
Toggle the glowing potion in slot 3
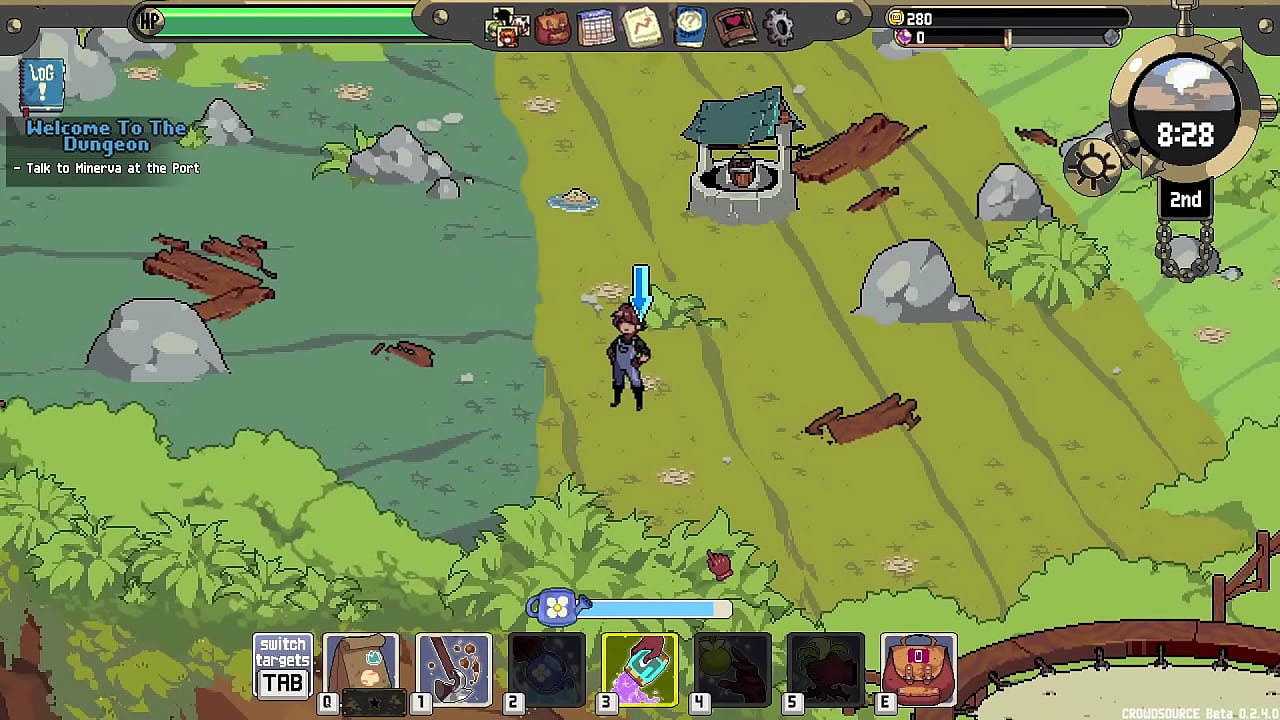point(641,666)
